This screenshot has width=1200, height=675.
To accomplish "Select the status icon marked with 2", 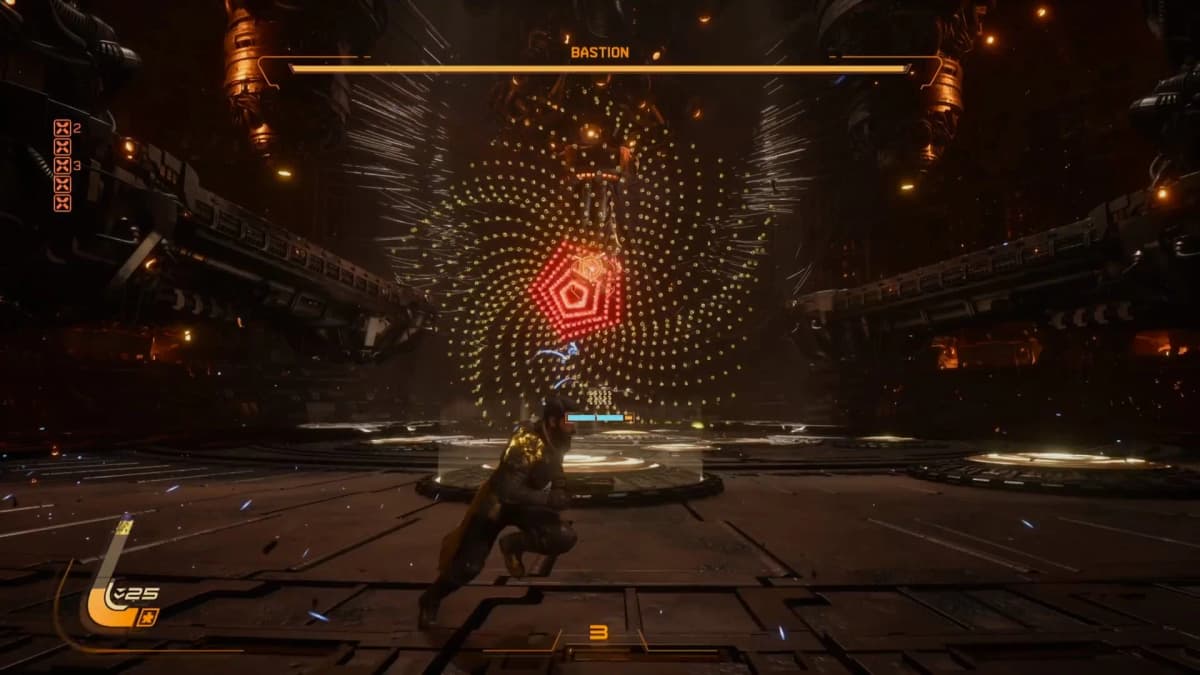I will tap(62, 127).
